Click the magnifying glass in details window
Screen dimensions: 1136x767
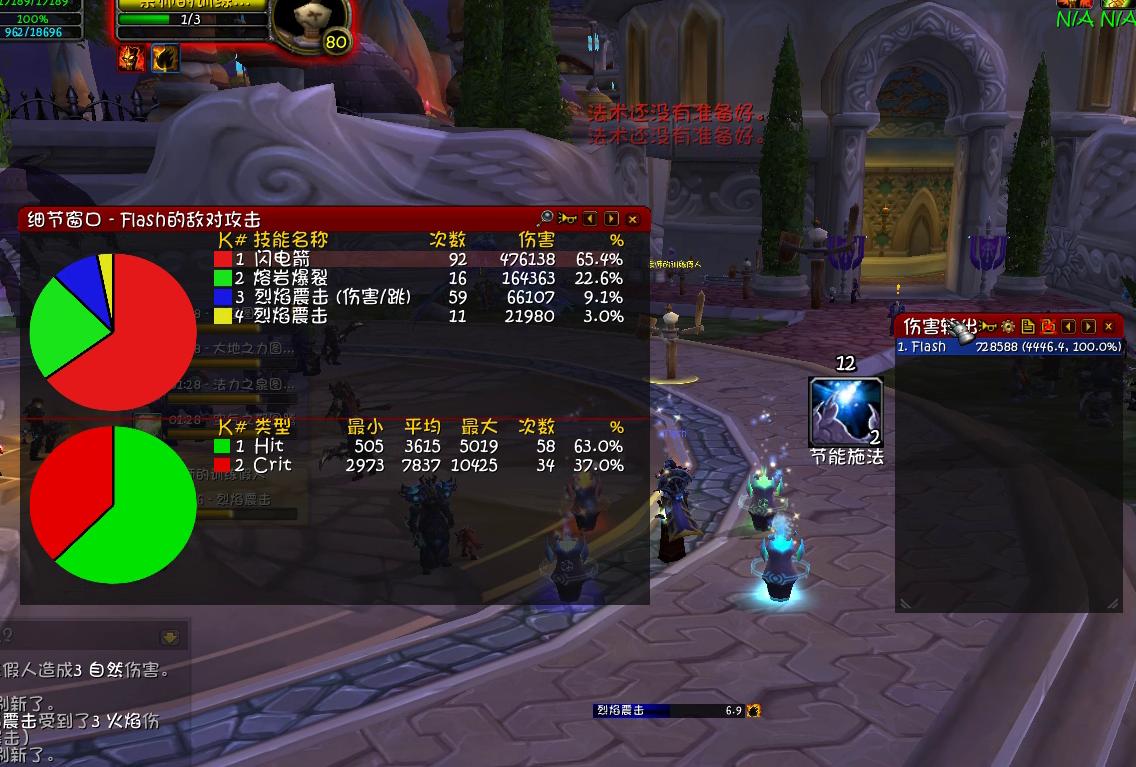coord(546,218)
